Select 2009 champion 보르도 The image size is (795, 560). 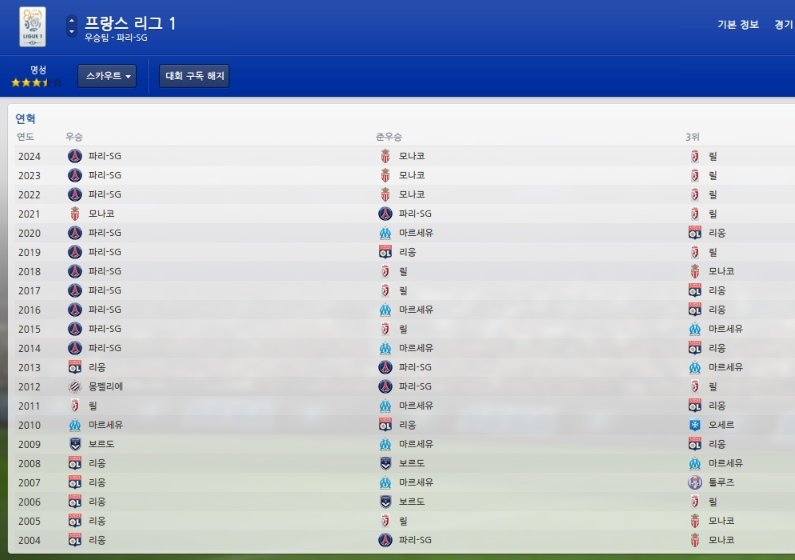(x=101, y=444)
